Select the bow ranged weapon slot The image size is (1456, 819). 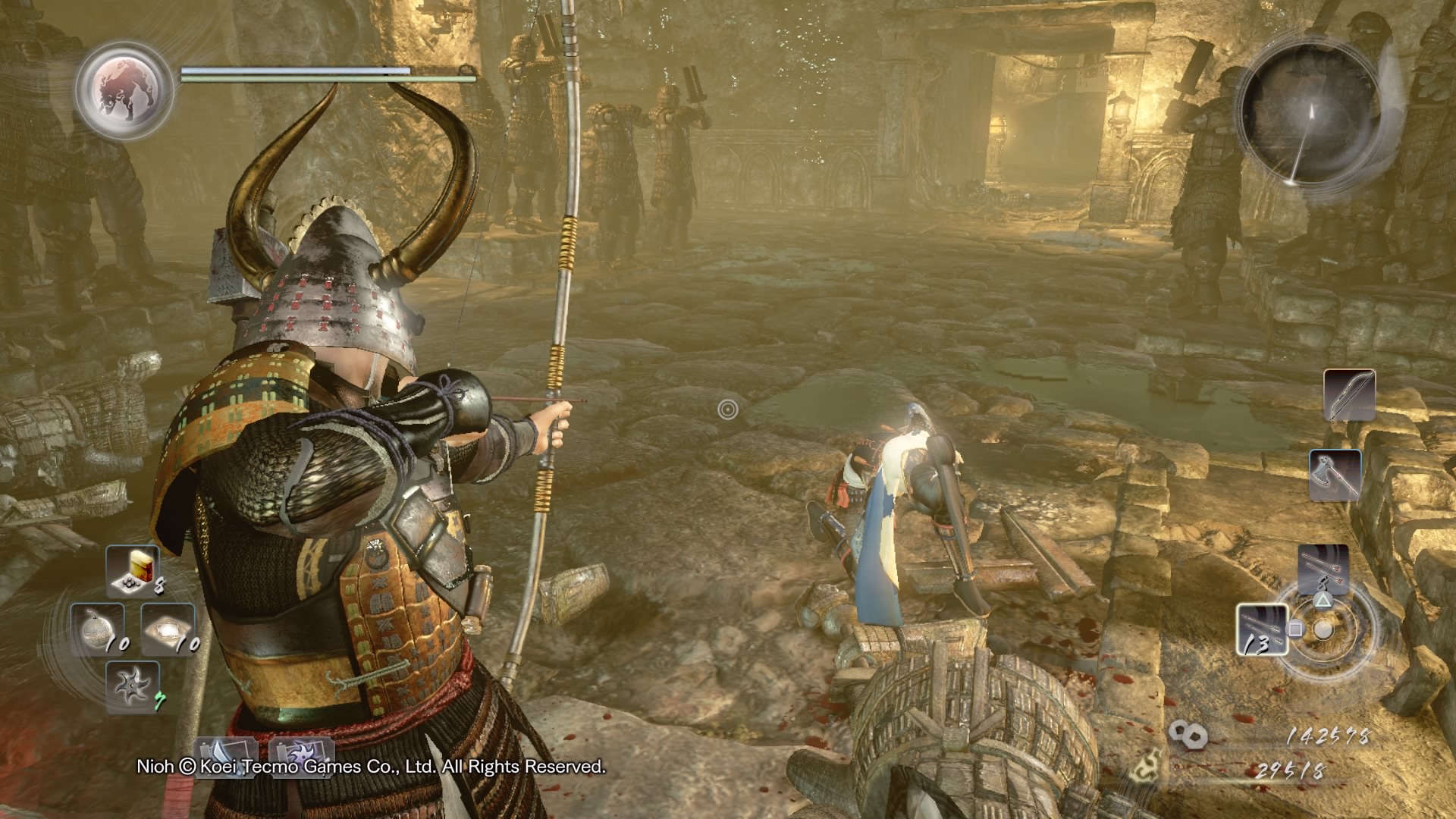coord(1350,395)
